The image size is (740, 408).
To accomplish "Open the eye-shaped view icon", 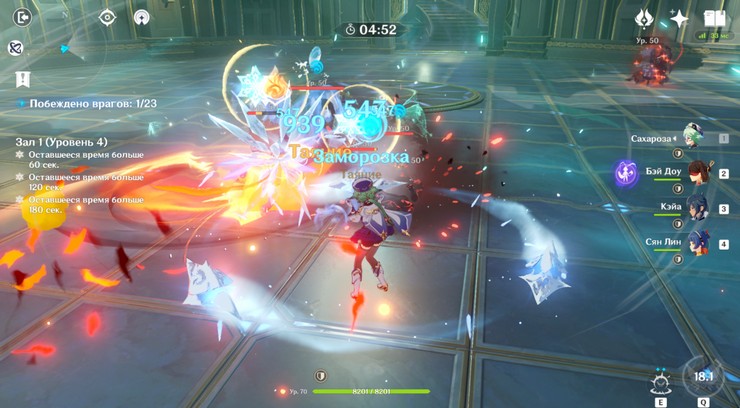I will pos(108,17).
